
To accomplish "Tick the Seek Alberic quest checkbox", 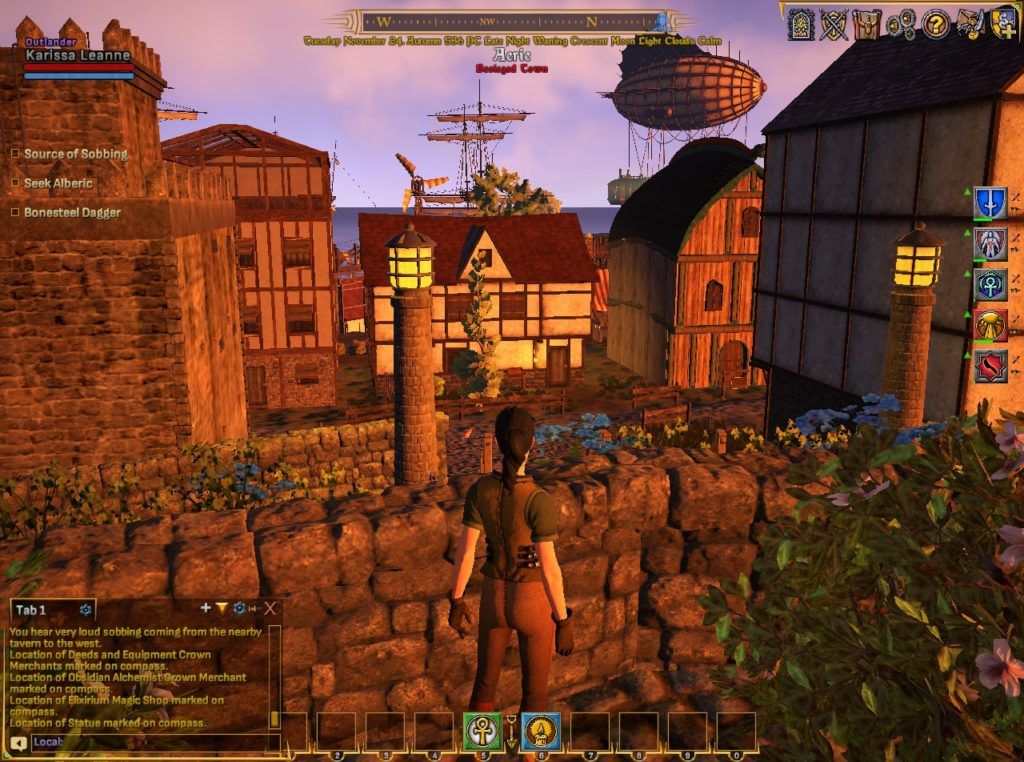I will coord(15,183).
